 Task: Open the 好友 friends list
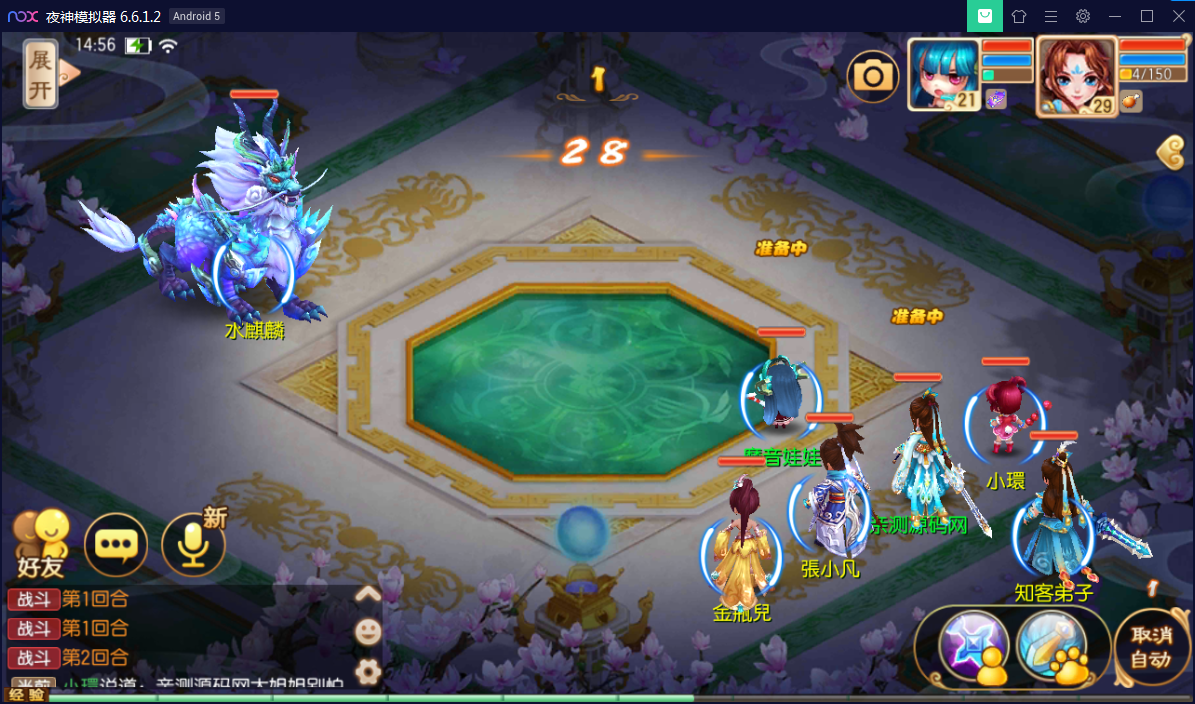pos(41,545)
